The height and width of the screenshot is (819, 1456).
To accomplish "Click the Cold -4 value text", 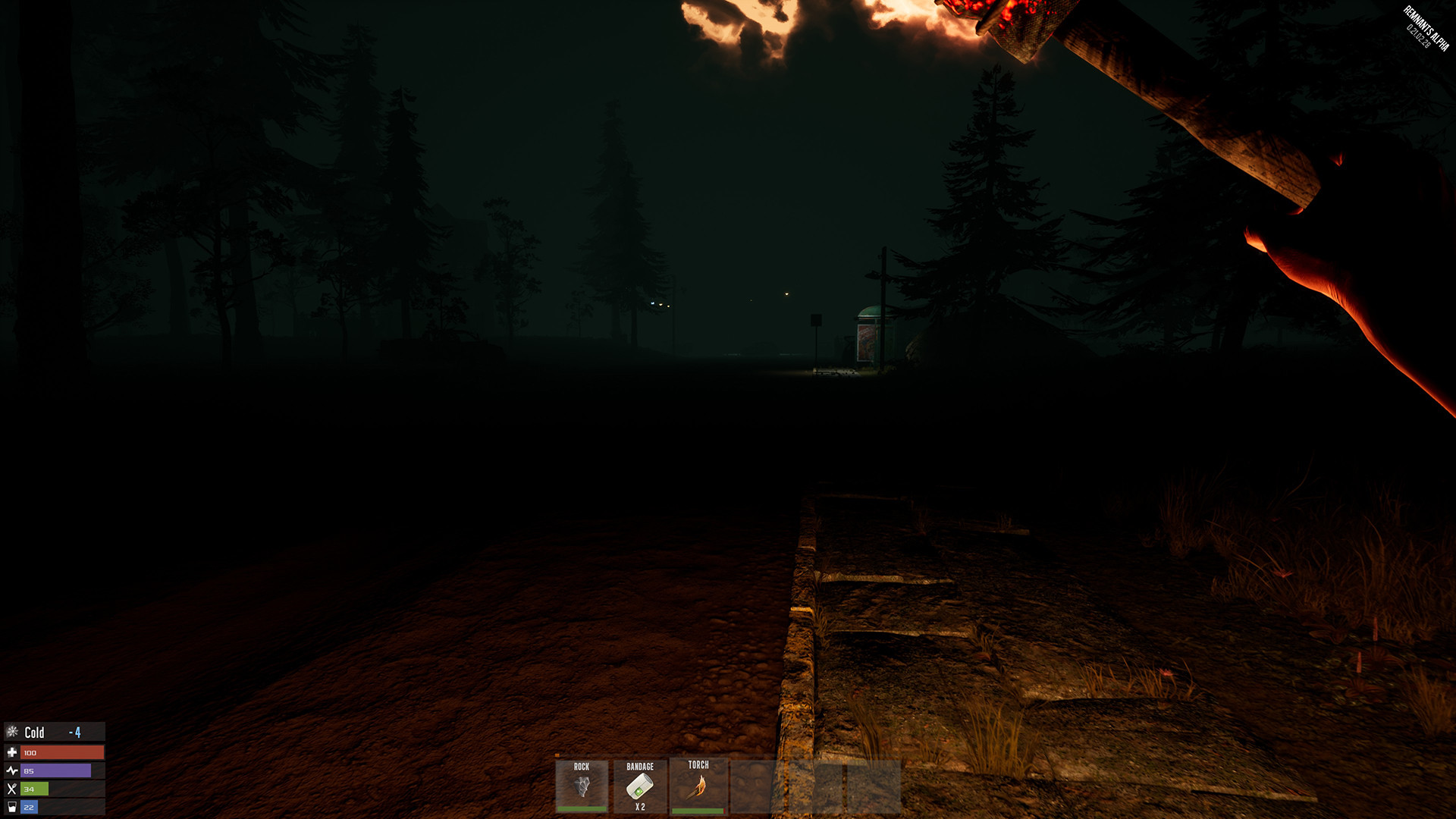I will (74, 732).
